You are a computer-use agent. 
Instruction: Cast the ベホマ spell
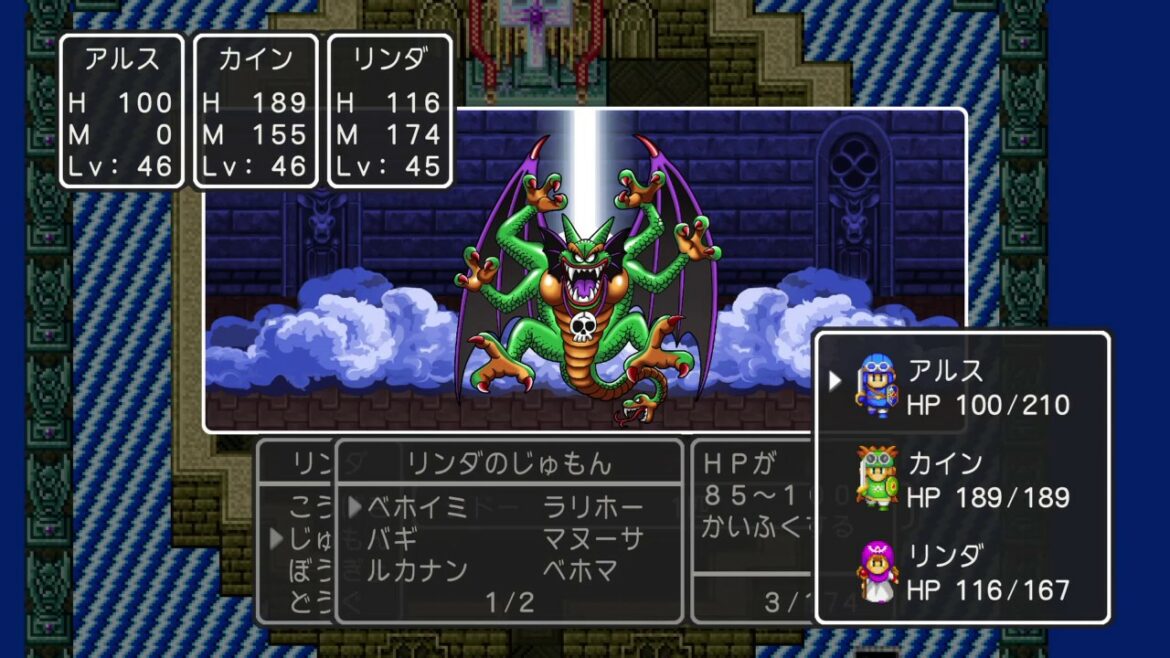580,571
